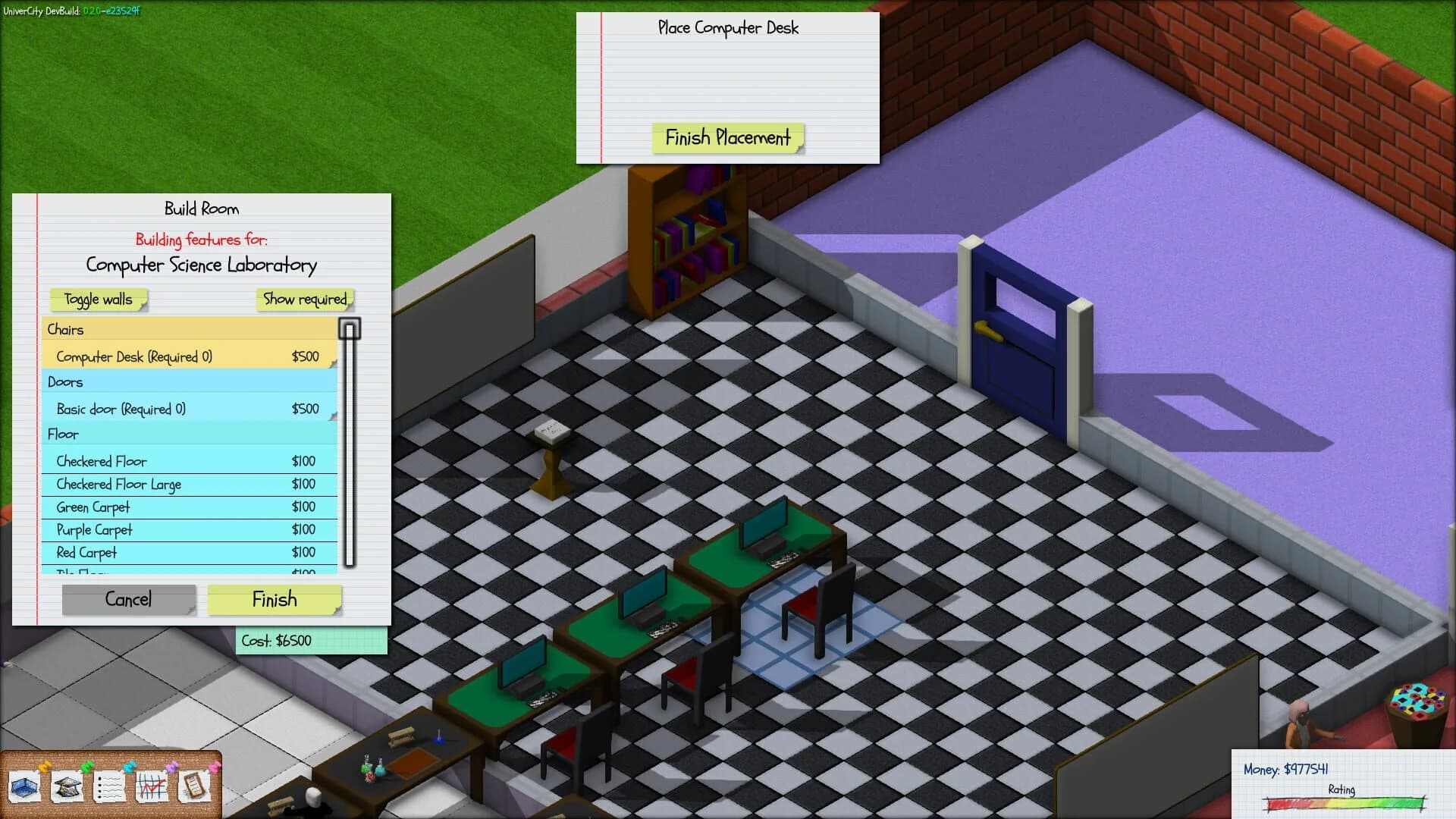Click the Finish Placement button
This screenshot has width=1456, height=819.
click(726, 139)
